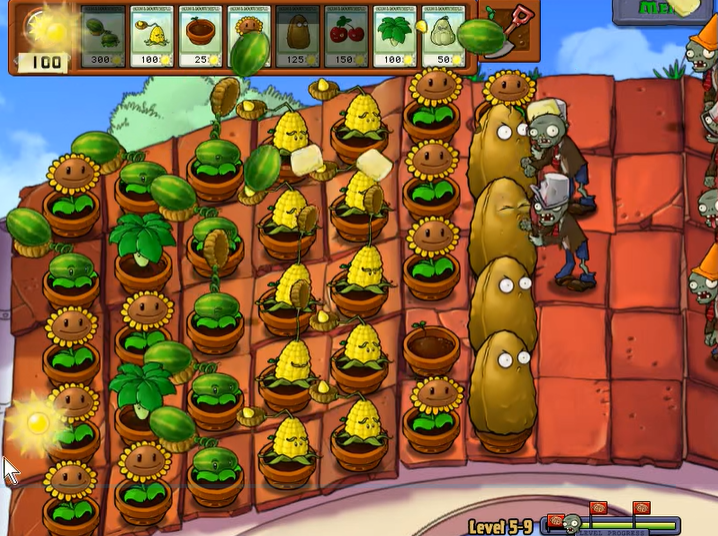
Task: Choose the Flower Pot seed packet
Action: click(x=202, y=38)
